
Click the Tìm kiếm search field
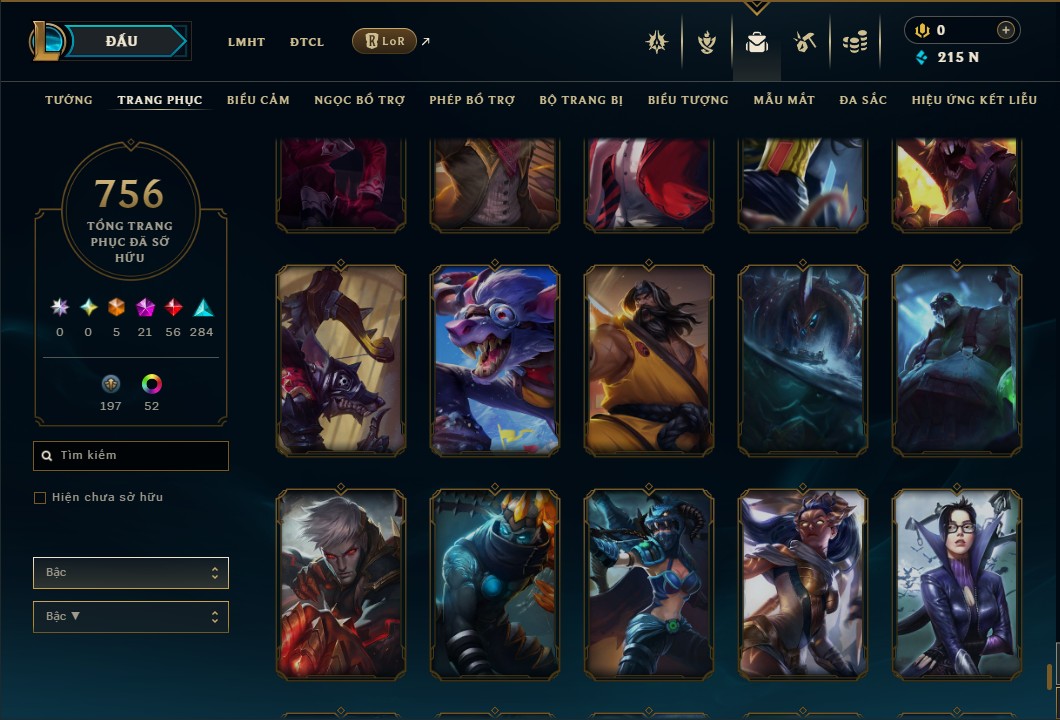(x=131, y=456)
